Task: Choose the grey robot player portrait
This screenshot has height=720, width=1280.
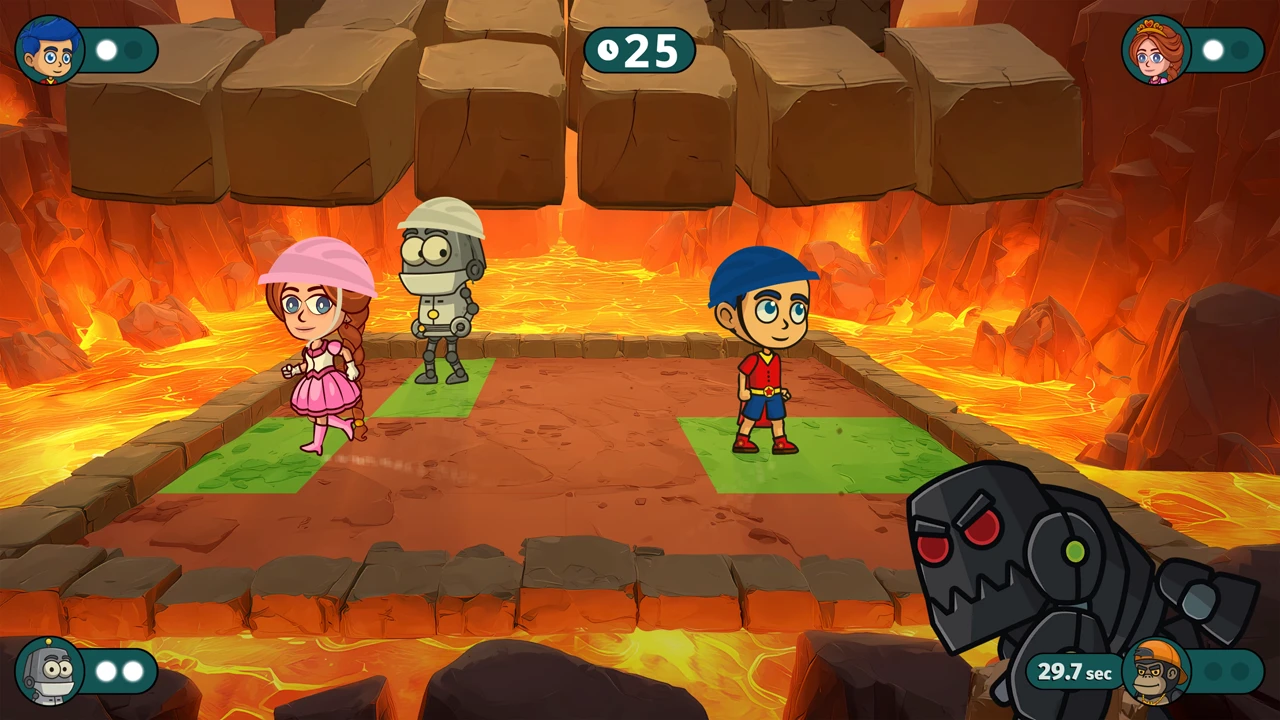Action: (x=49, y=670)
